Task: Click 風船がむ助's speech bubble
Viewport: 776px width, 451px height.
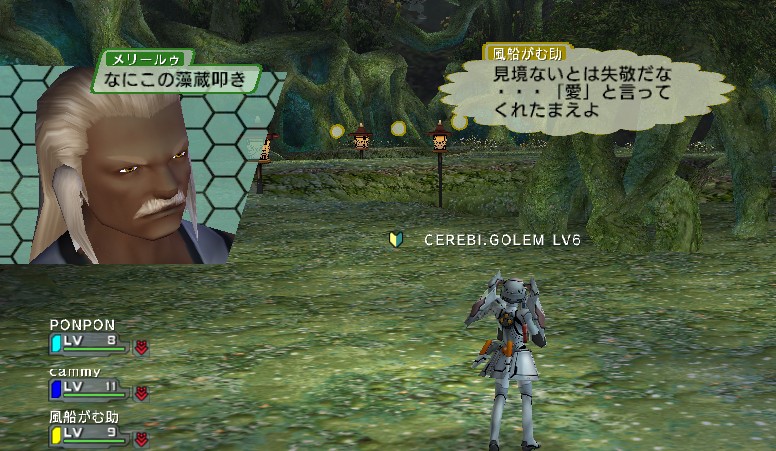Action: pos(583,93)
